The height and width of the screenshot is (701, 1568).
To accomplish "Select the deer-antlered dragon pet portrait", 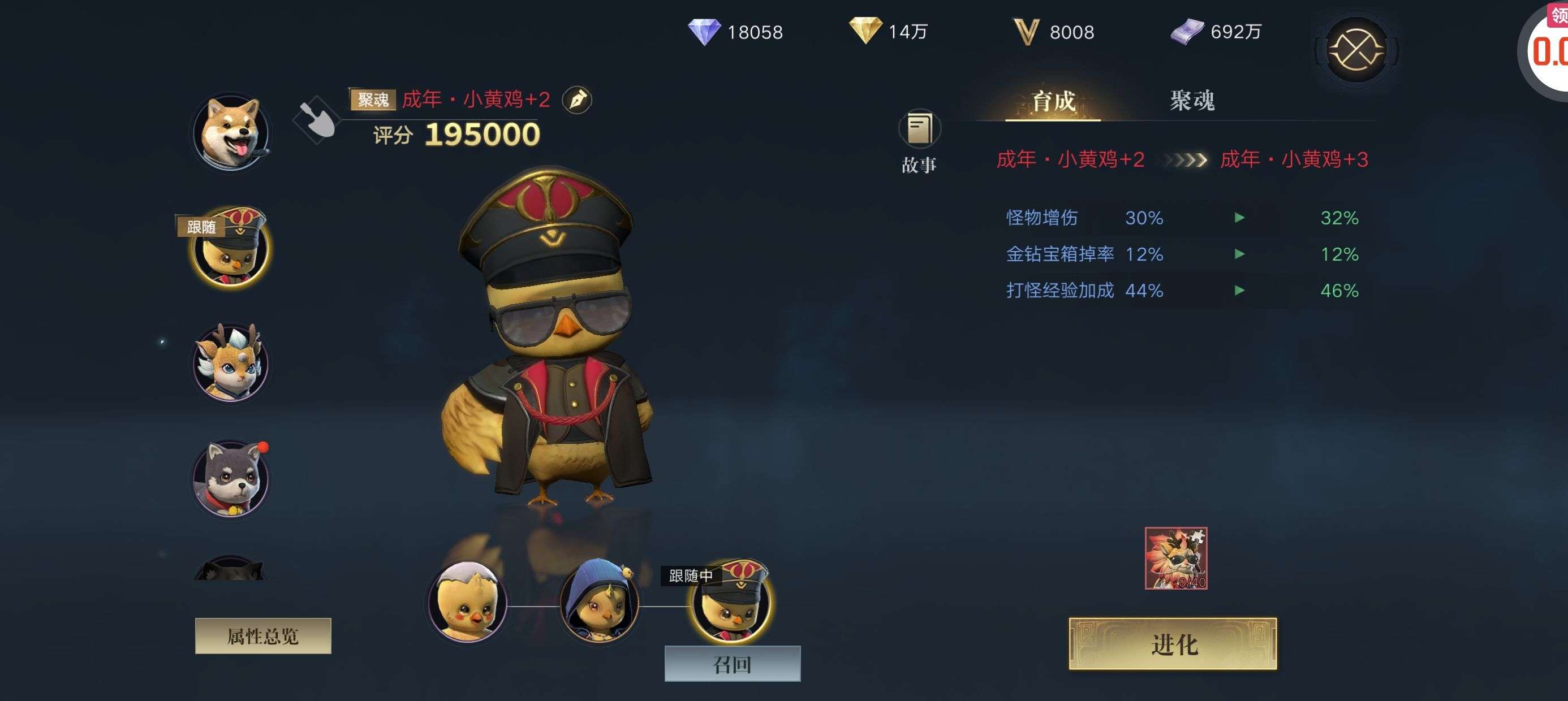I will (231, 363).
